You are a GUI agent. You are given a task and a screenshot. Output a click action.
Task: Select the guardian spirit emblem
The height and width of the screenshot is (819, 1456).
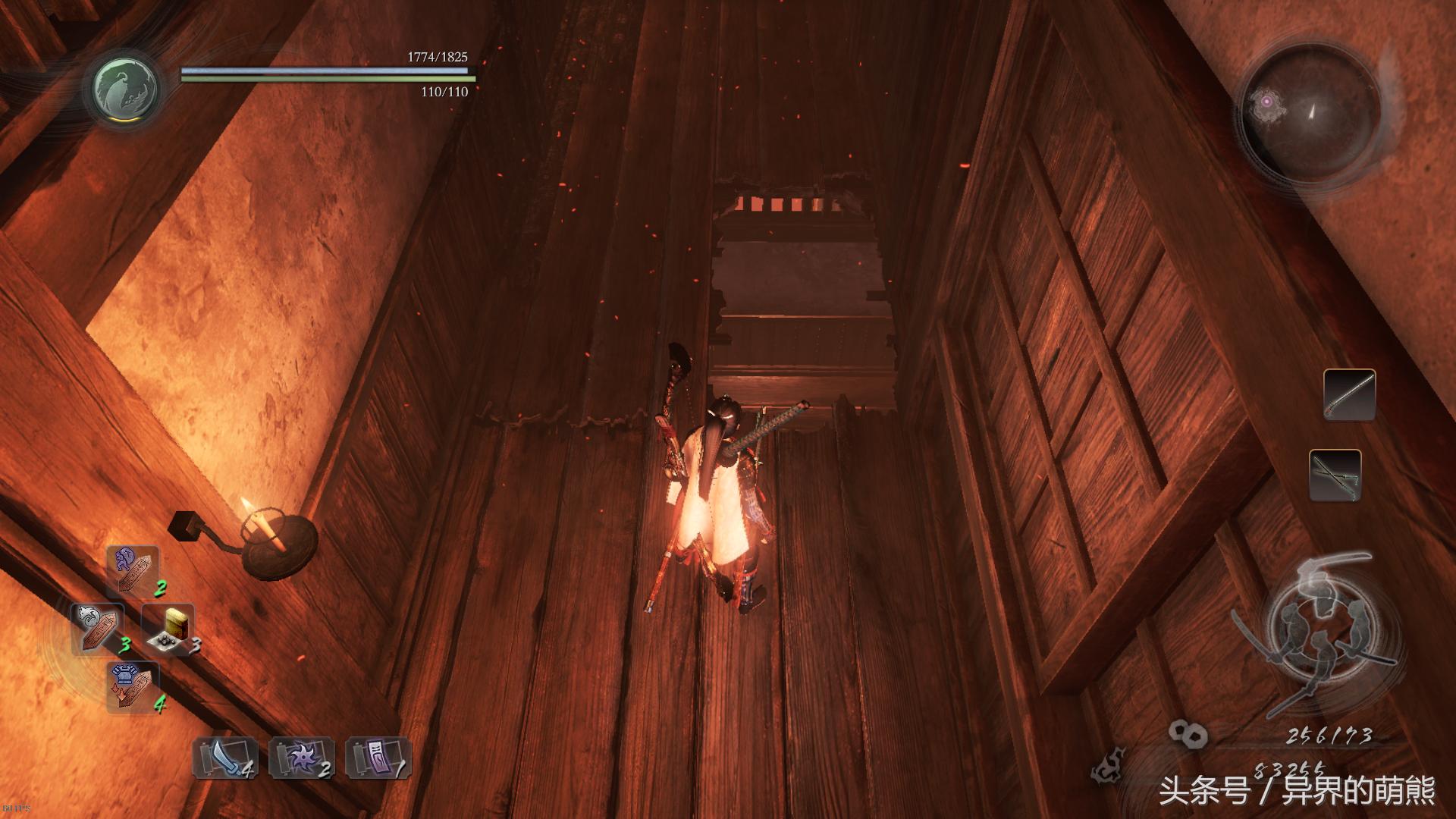pos(126,86)
